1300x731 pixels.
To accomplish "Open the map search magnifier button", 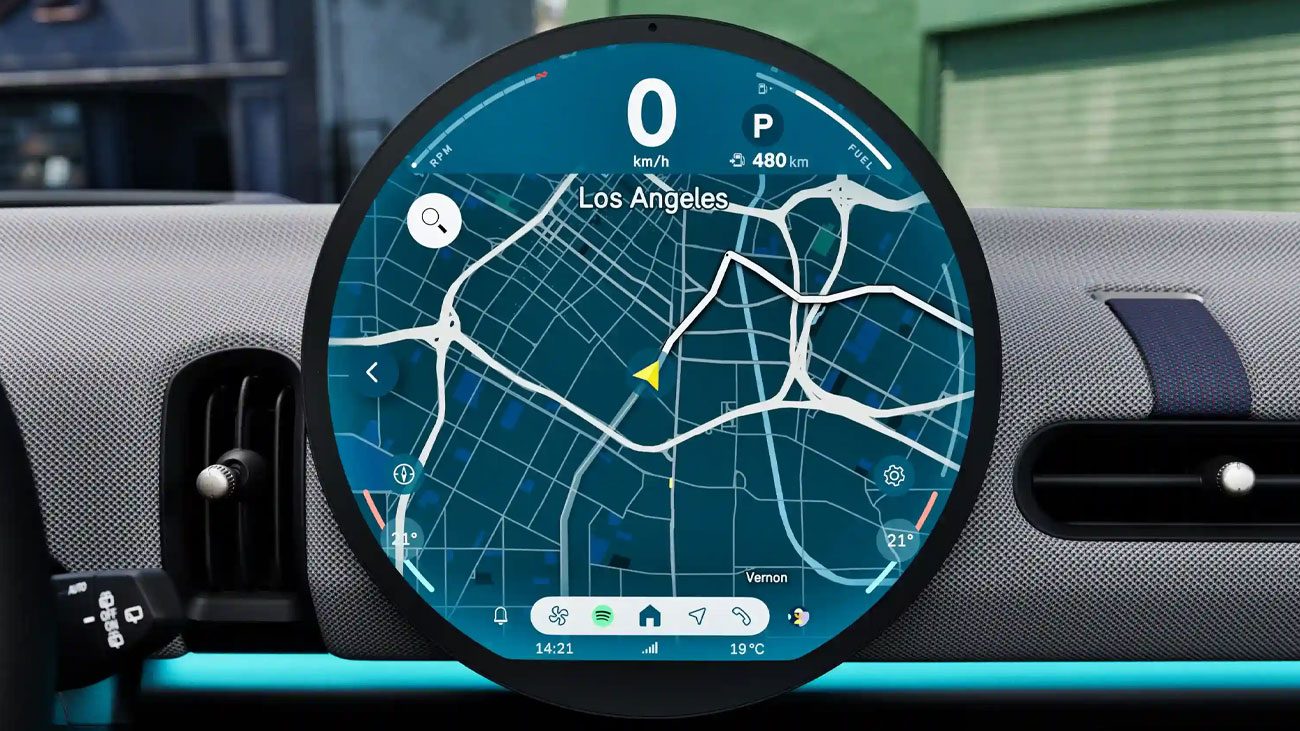I will click(x=434, y=219).
